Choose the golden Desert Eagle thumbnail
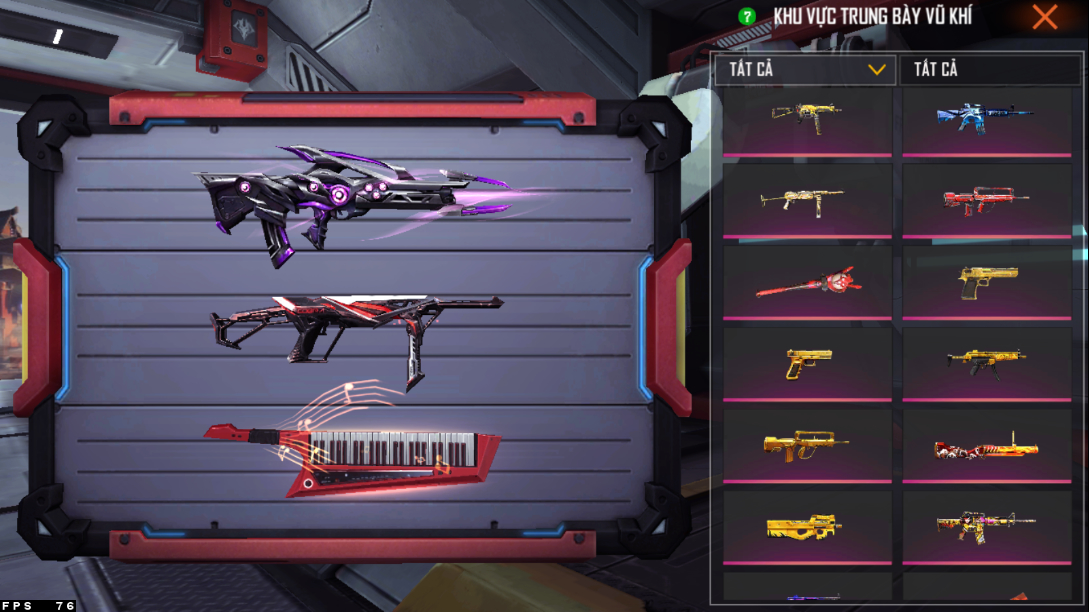 [986, 281]
